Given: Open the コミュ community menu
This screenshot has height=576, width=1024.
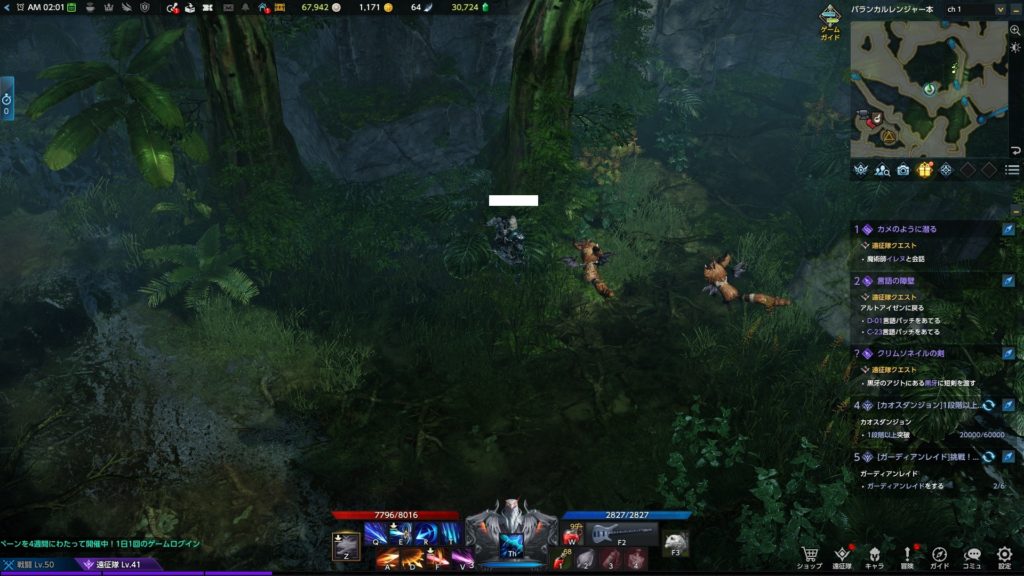Looking at the screenshot, I should (x=972, y=555).
